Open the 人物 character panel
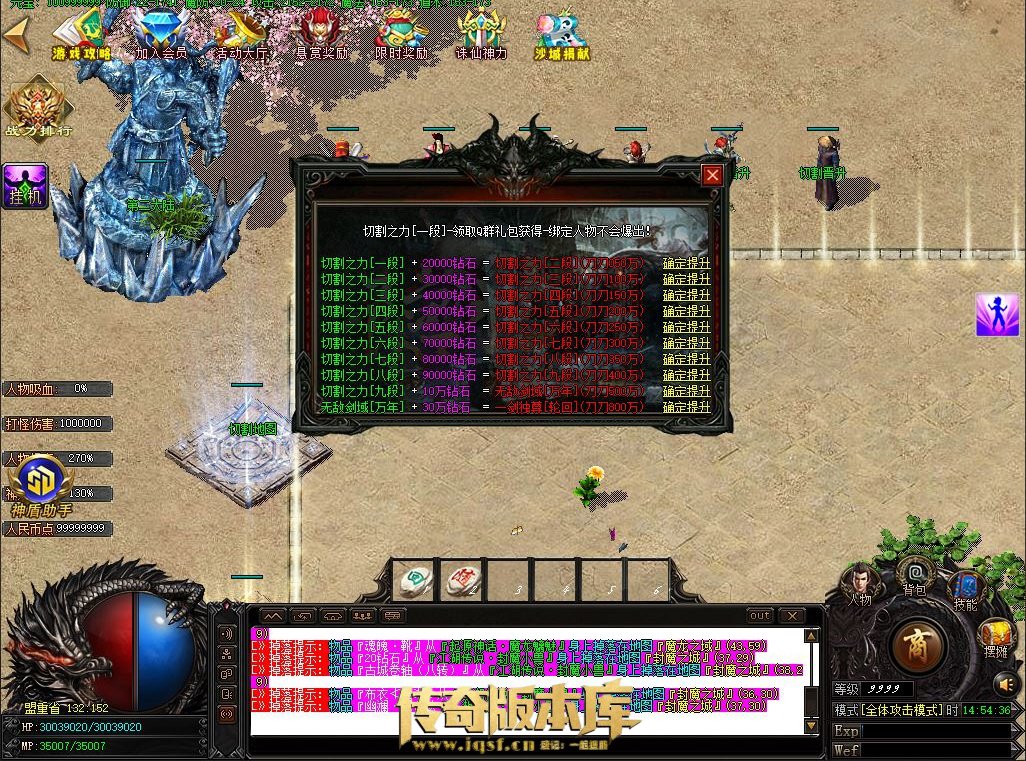The width and height of the screenshot is (1026, 761). click(860, 583)
